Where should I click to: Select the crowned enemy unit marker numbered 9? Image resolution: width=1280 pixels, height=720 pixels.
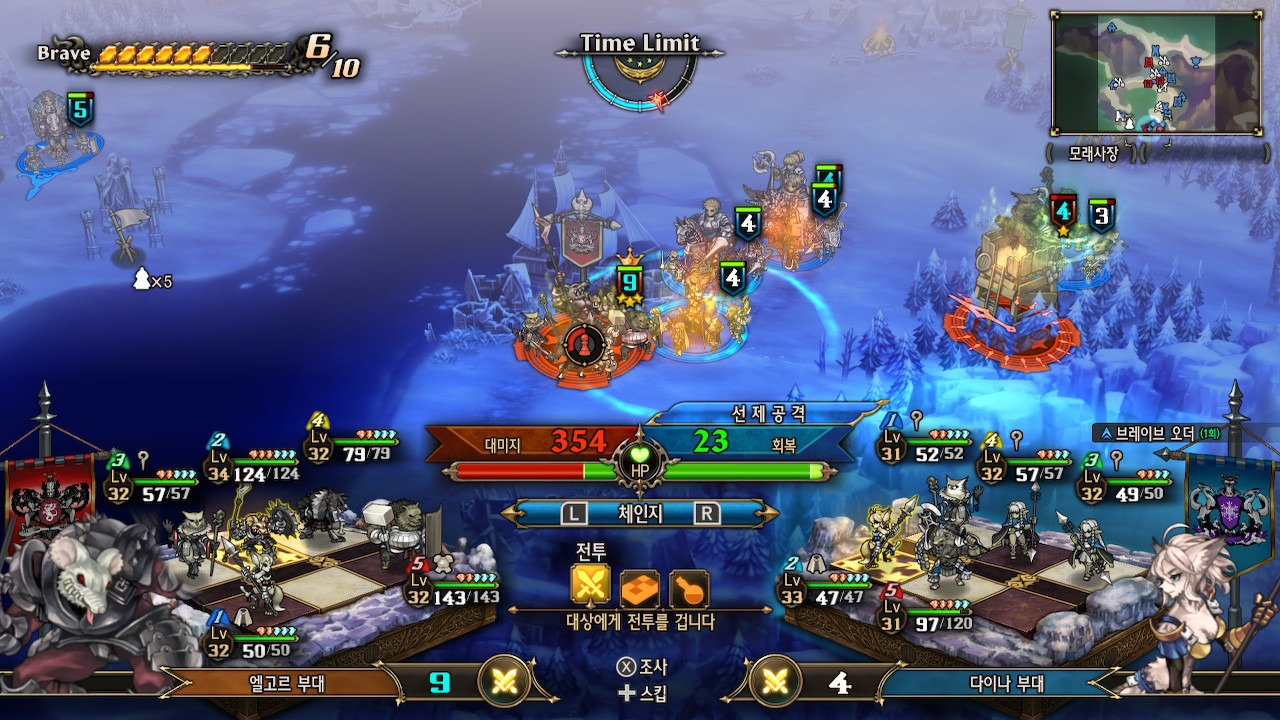point(629,283)
